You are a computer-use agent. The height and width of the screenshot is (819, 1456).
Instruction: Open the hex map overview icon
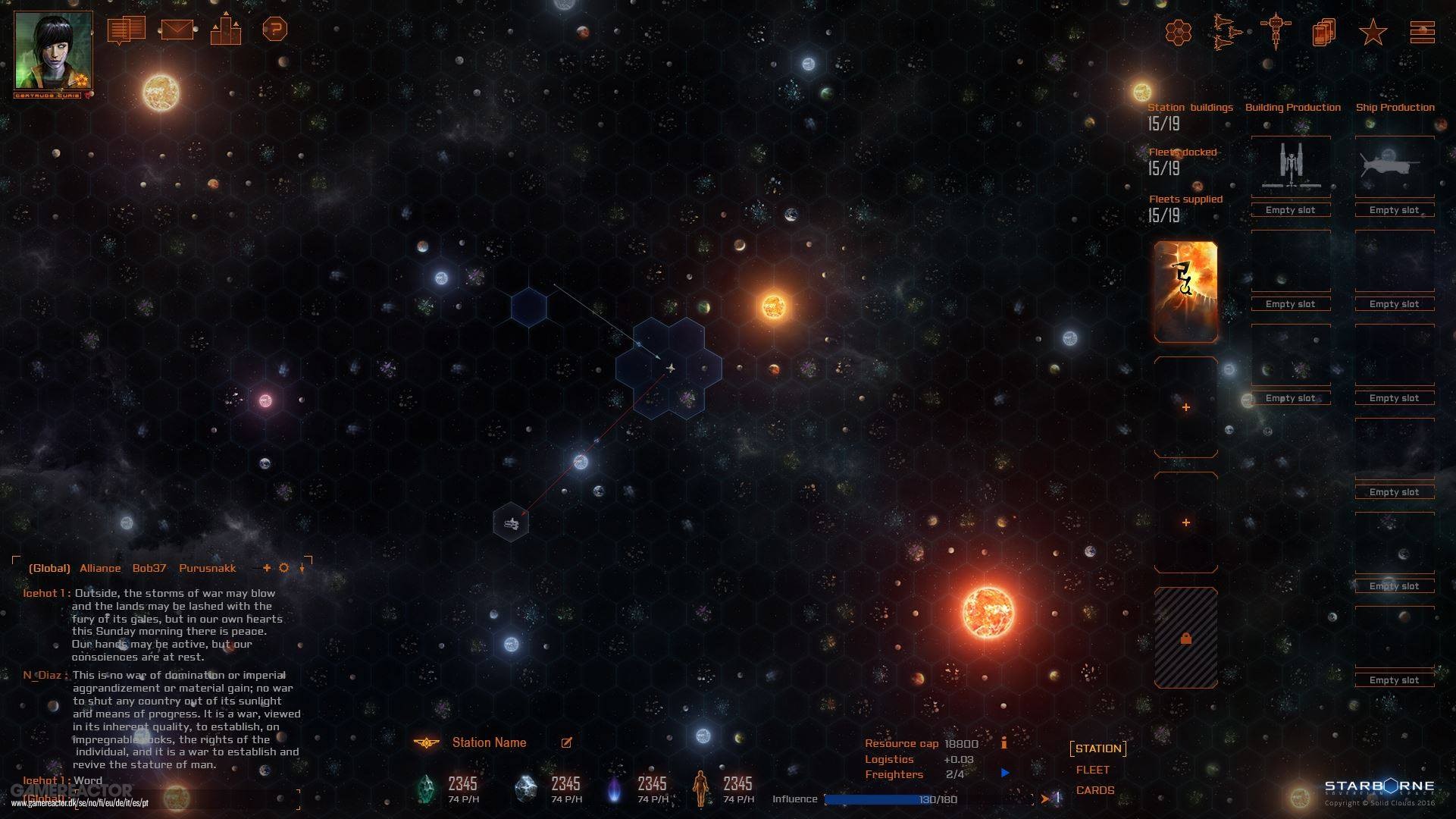point(1179,33)
